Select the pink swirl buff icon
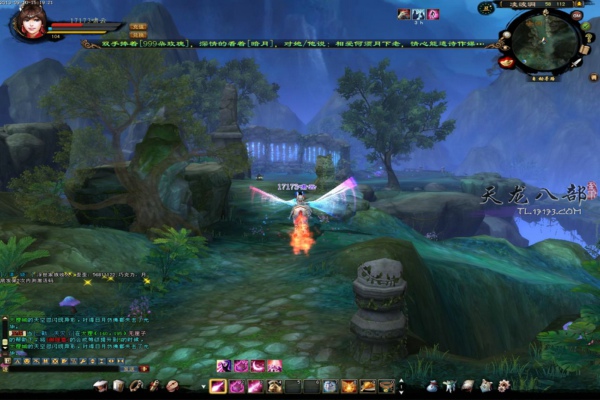 433,14
